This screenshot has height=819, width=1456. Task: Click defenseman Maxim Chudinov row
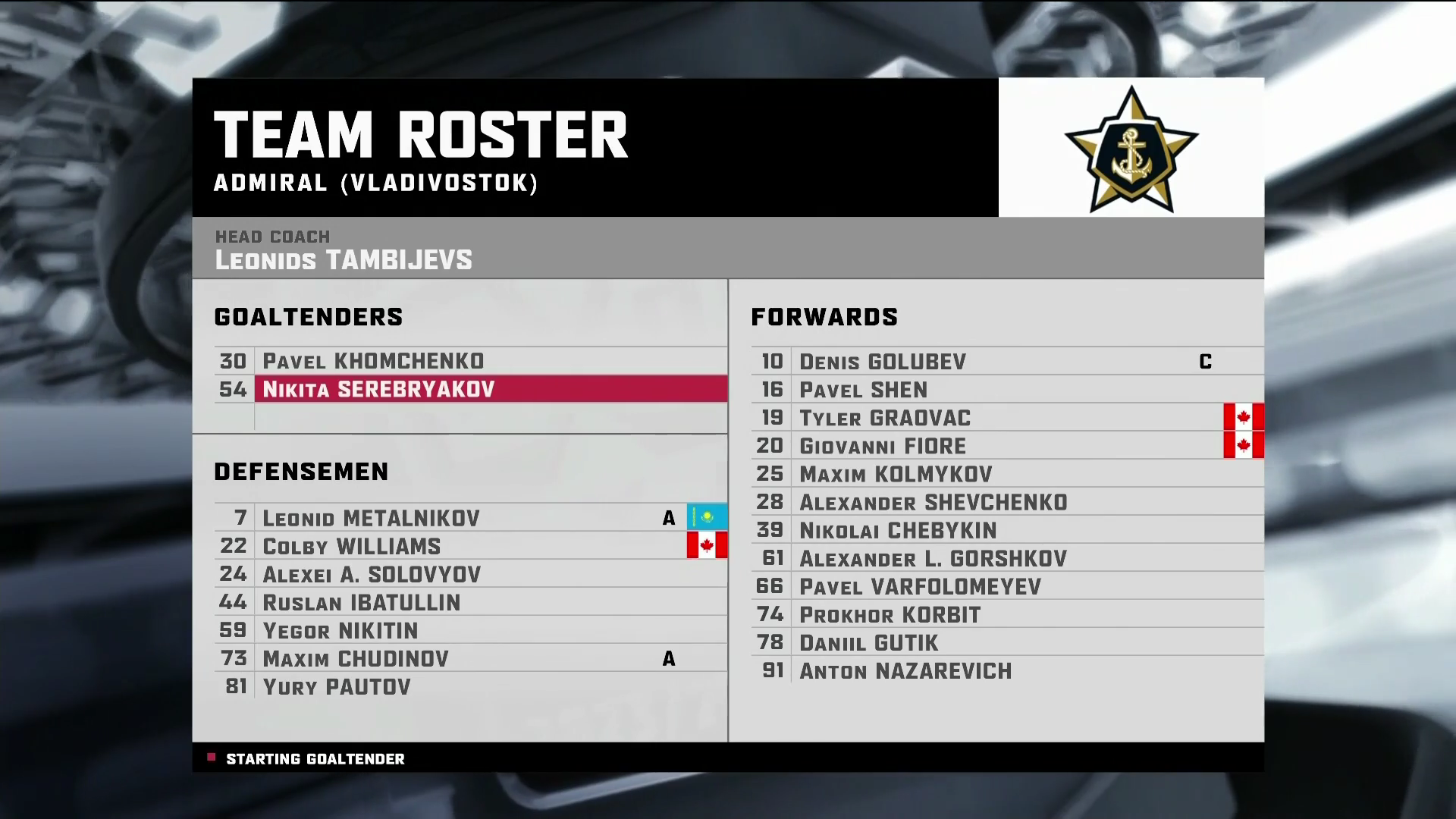click(355, 658)
